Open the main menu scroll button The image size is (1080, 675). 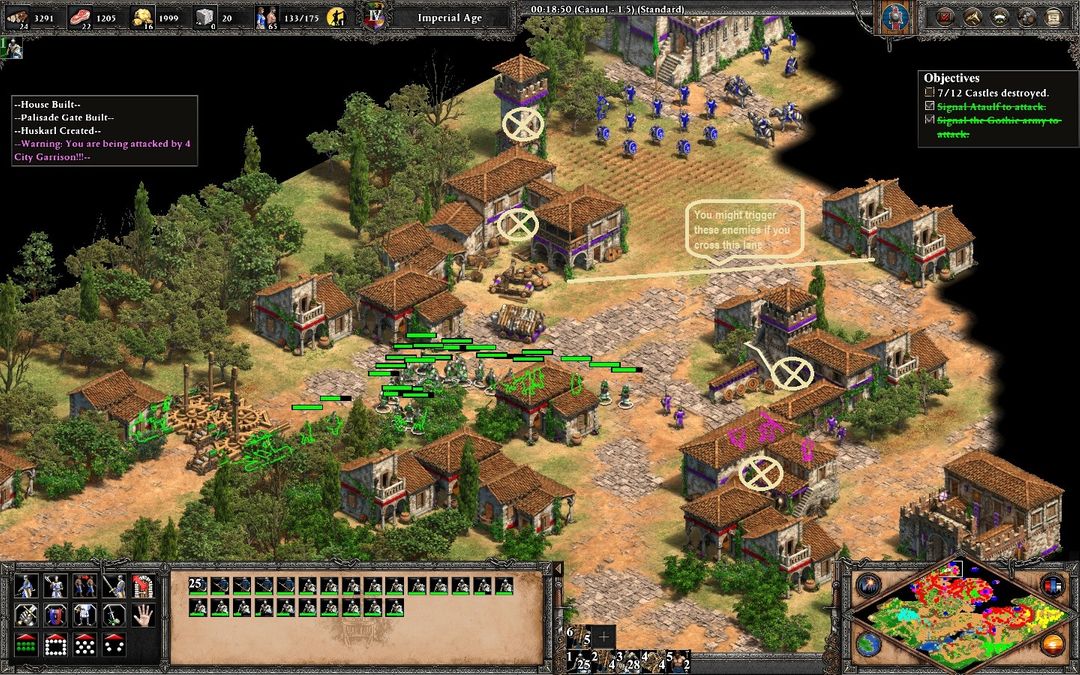[x=1051, y=17]
